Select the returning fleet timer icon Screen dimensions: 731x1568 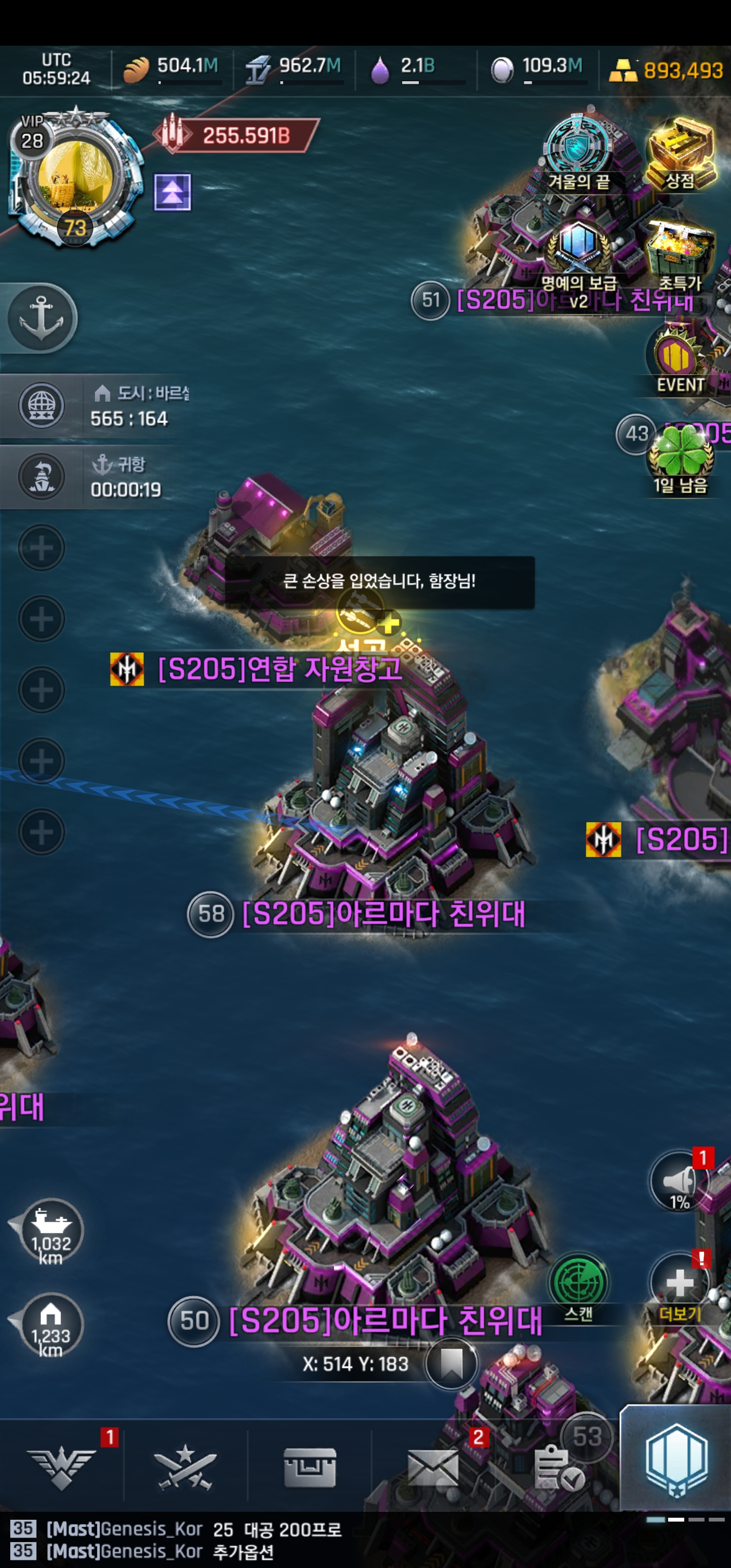point(42,477)
